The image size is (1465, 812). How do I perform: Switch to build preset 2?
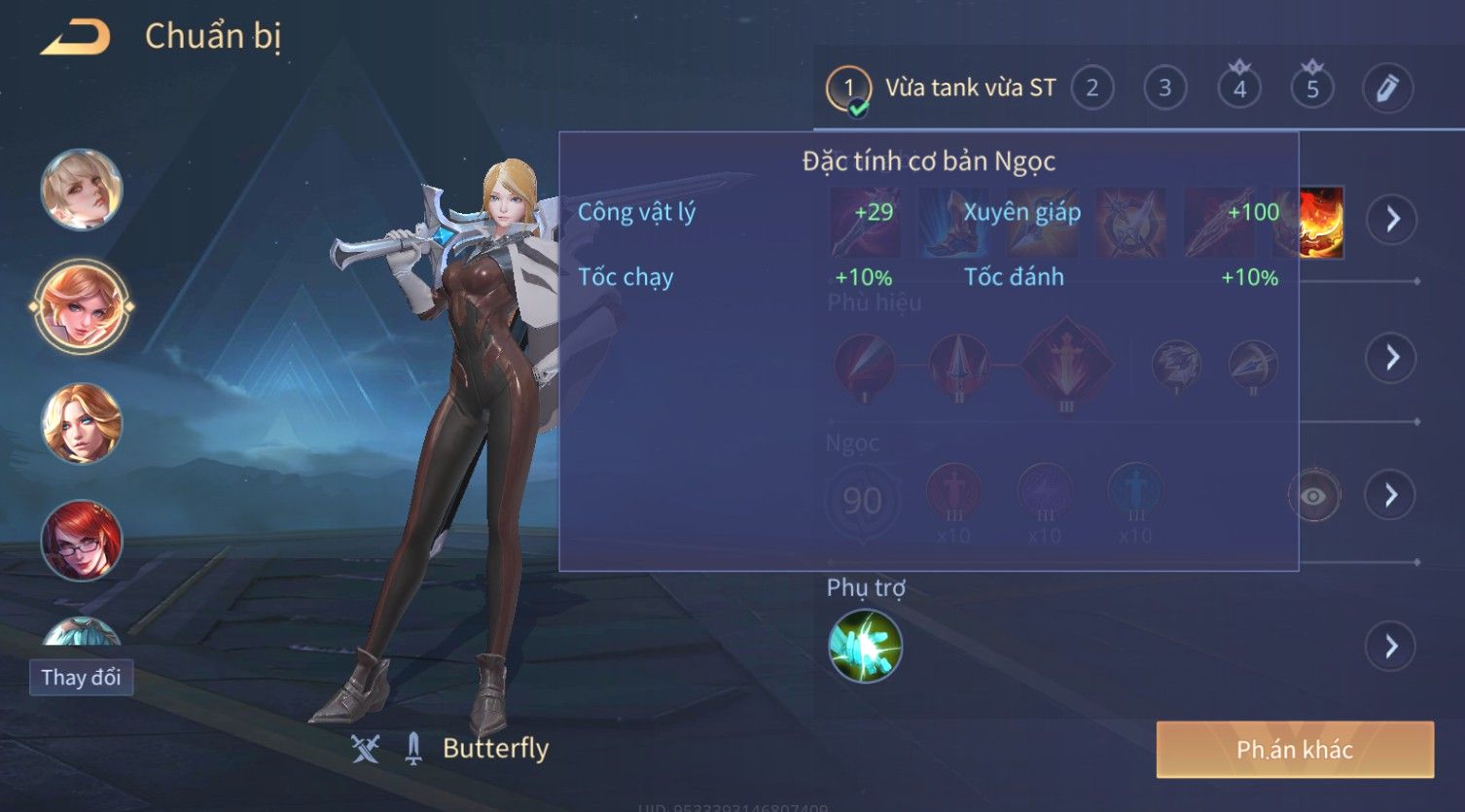click(x=1091, y=88)
